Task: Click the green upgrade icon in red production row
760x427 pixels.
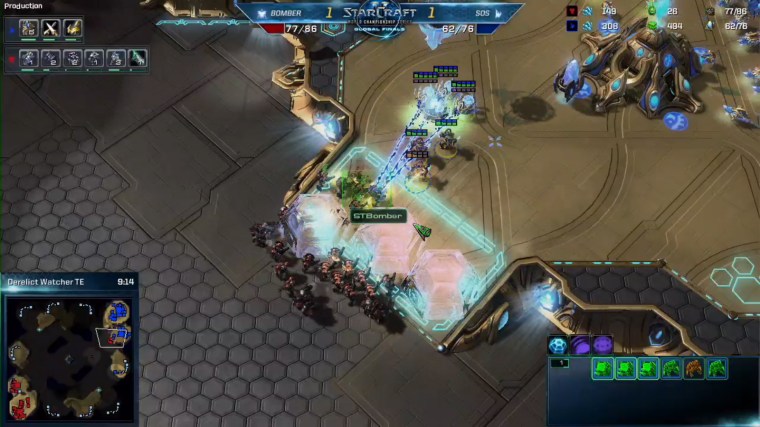Action: pos(137,58)
